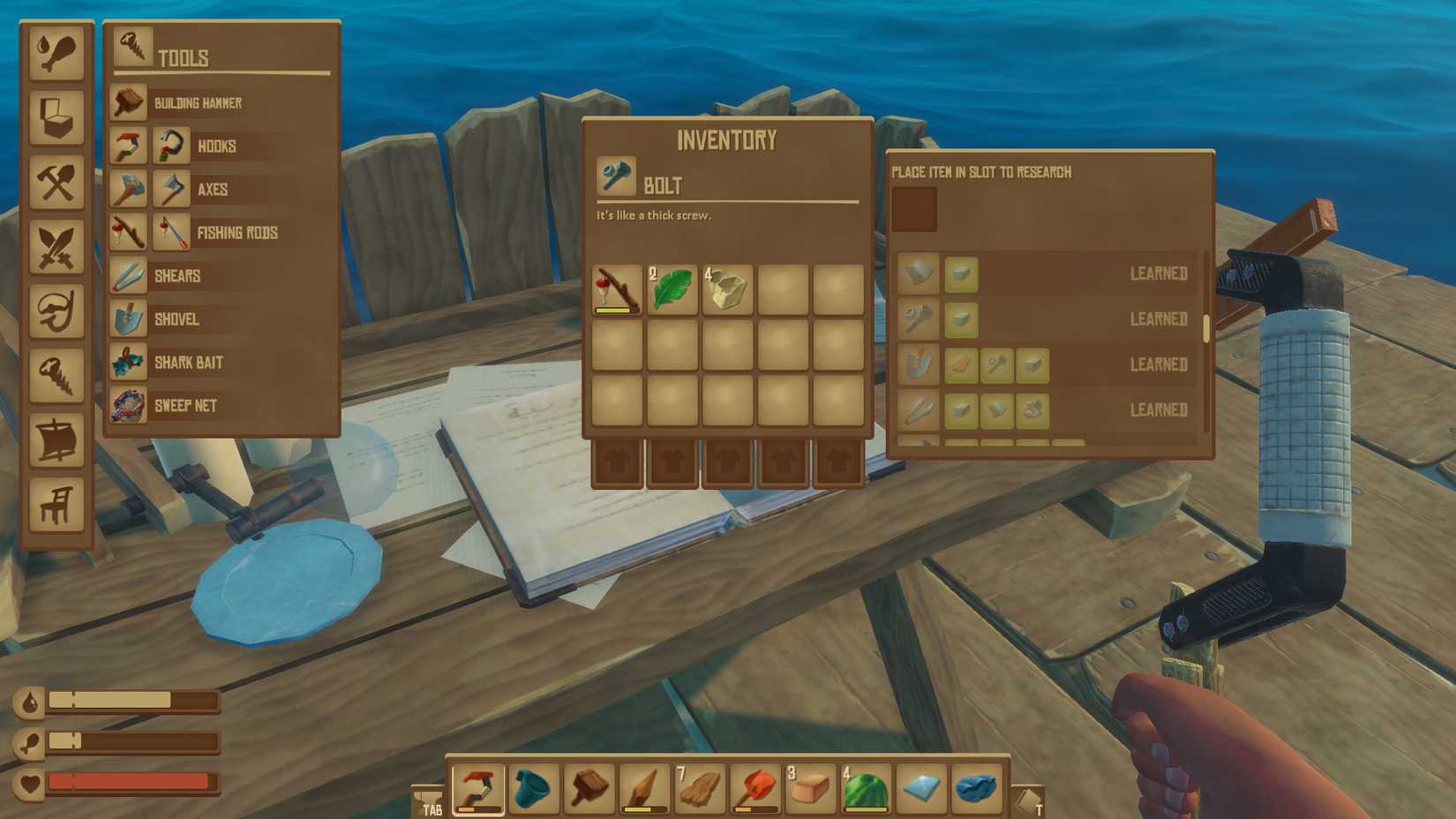Pick the palm leaf stack in inventory
This screenshot has width=1456, height=819.
pyautogui.click(x=672, y=289)
